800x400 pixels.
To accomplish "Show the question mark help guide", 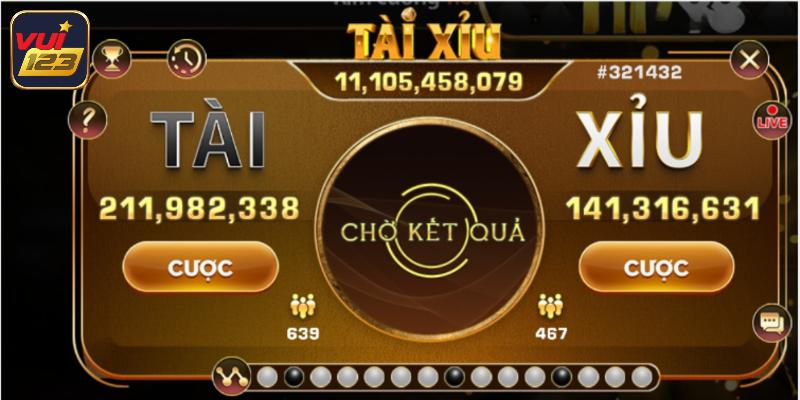I will click(86, 121).
